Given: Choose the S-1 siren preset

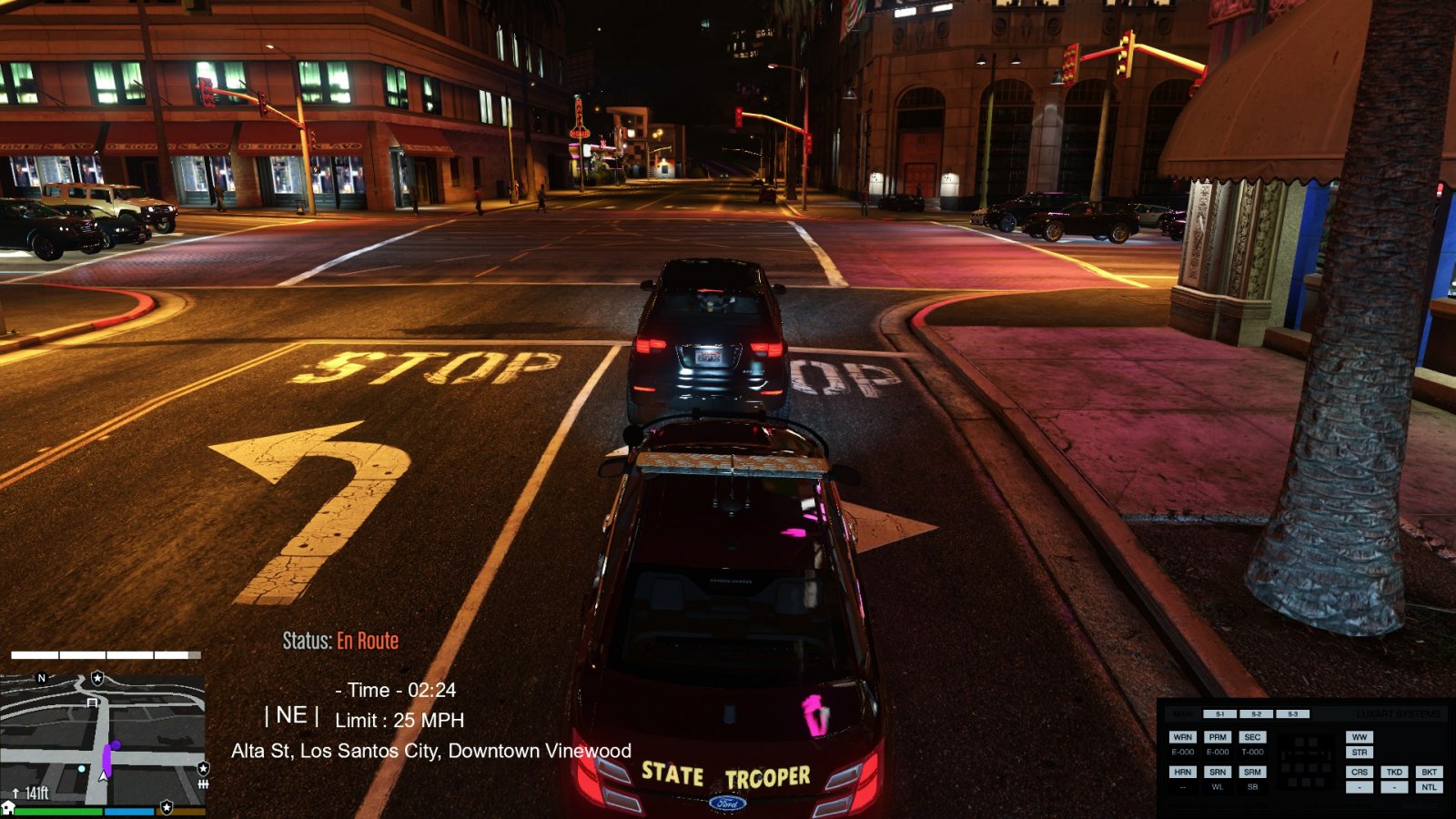Looking at the screenshot, I should (x=1220, y=714).
